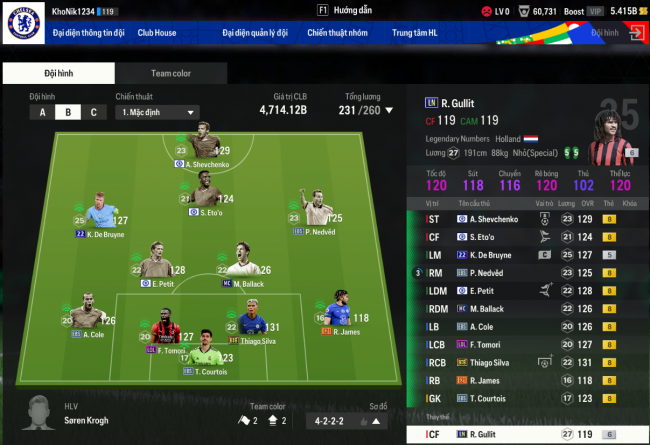650x445 pixels.
Task: Click the exit icon at top right
Action: (x=636, y=33)
